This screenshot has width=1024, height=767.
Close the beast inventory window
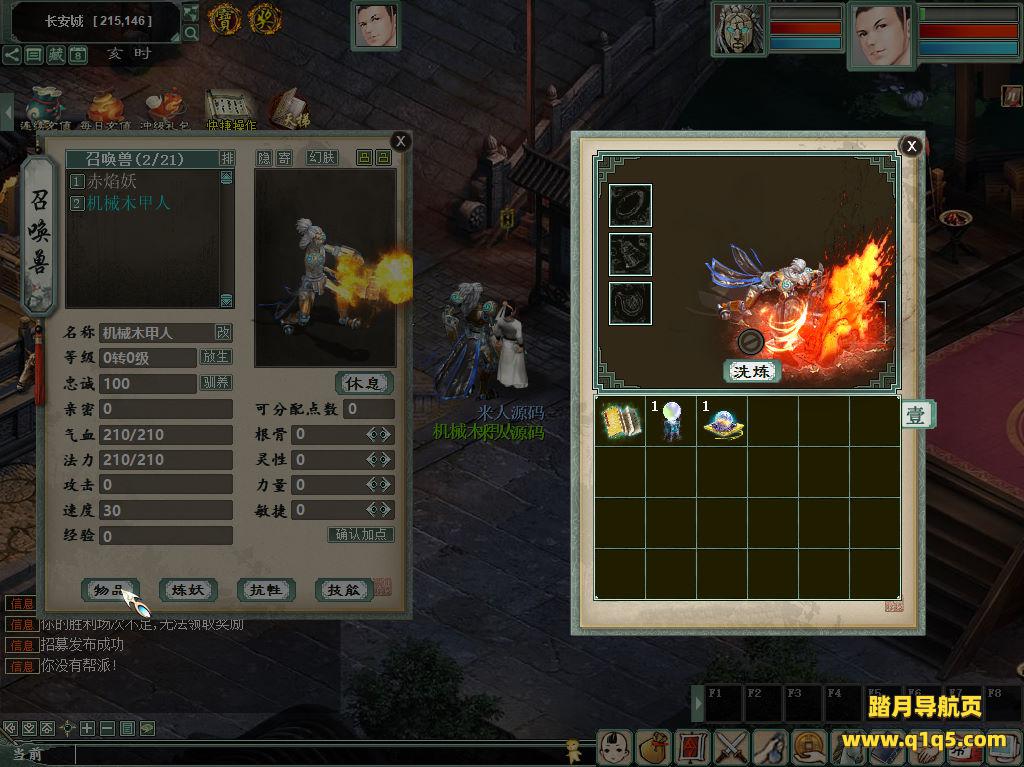pos(911,146)
